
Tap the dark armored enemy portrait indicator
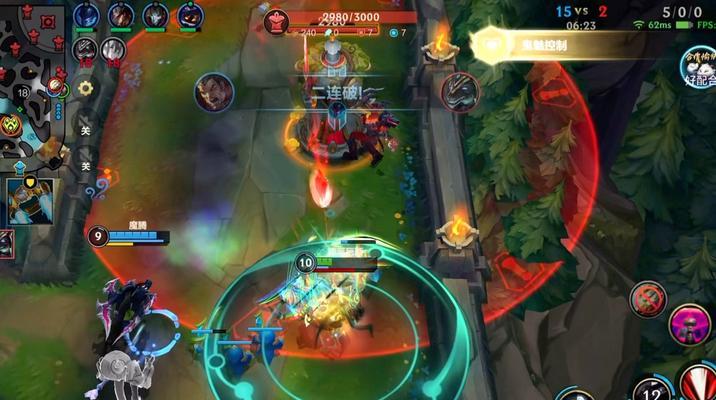tap(459, 91)
